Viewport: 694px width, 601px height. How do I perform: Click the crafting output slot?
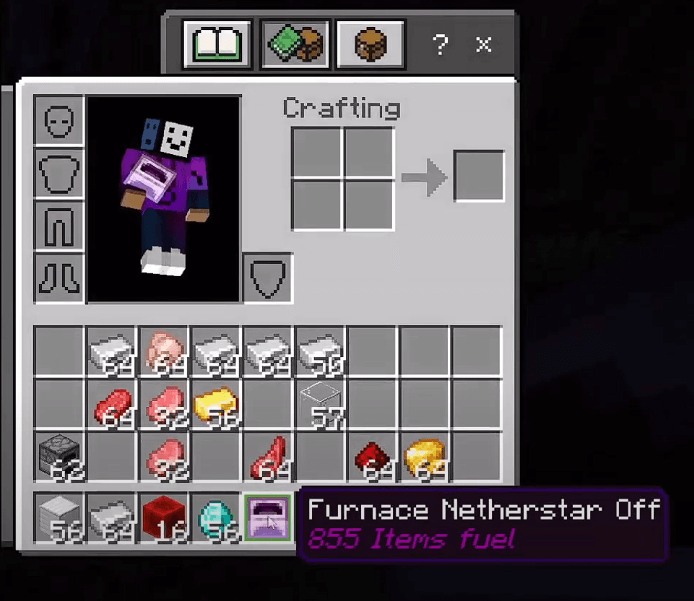[x=479, y=177]
